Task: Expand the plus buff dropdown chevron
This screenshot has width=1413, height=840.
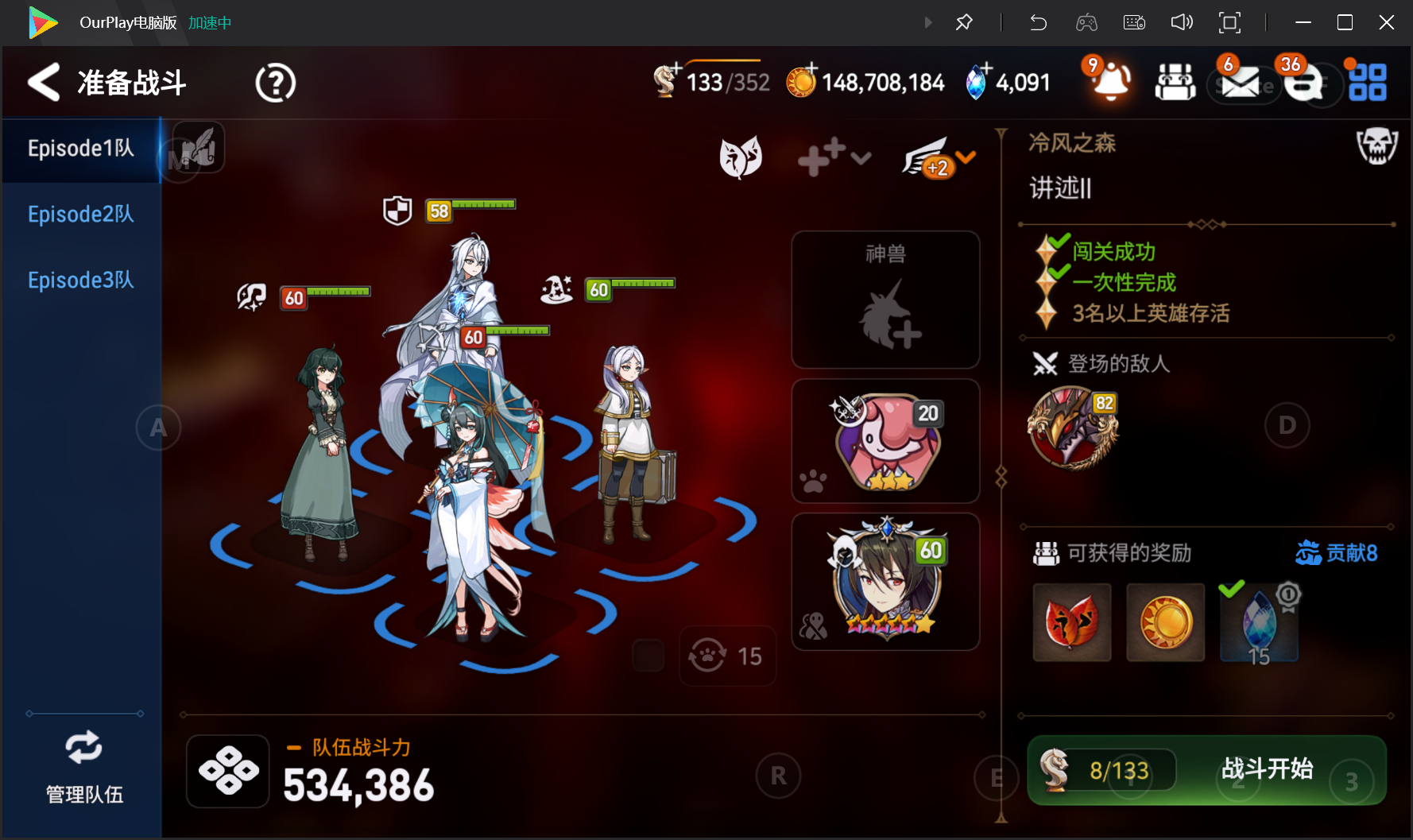Action: (x=861, y=160)
